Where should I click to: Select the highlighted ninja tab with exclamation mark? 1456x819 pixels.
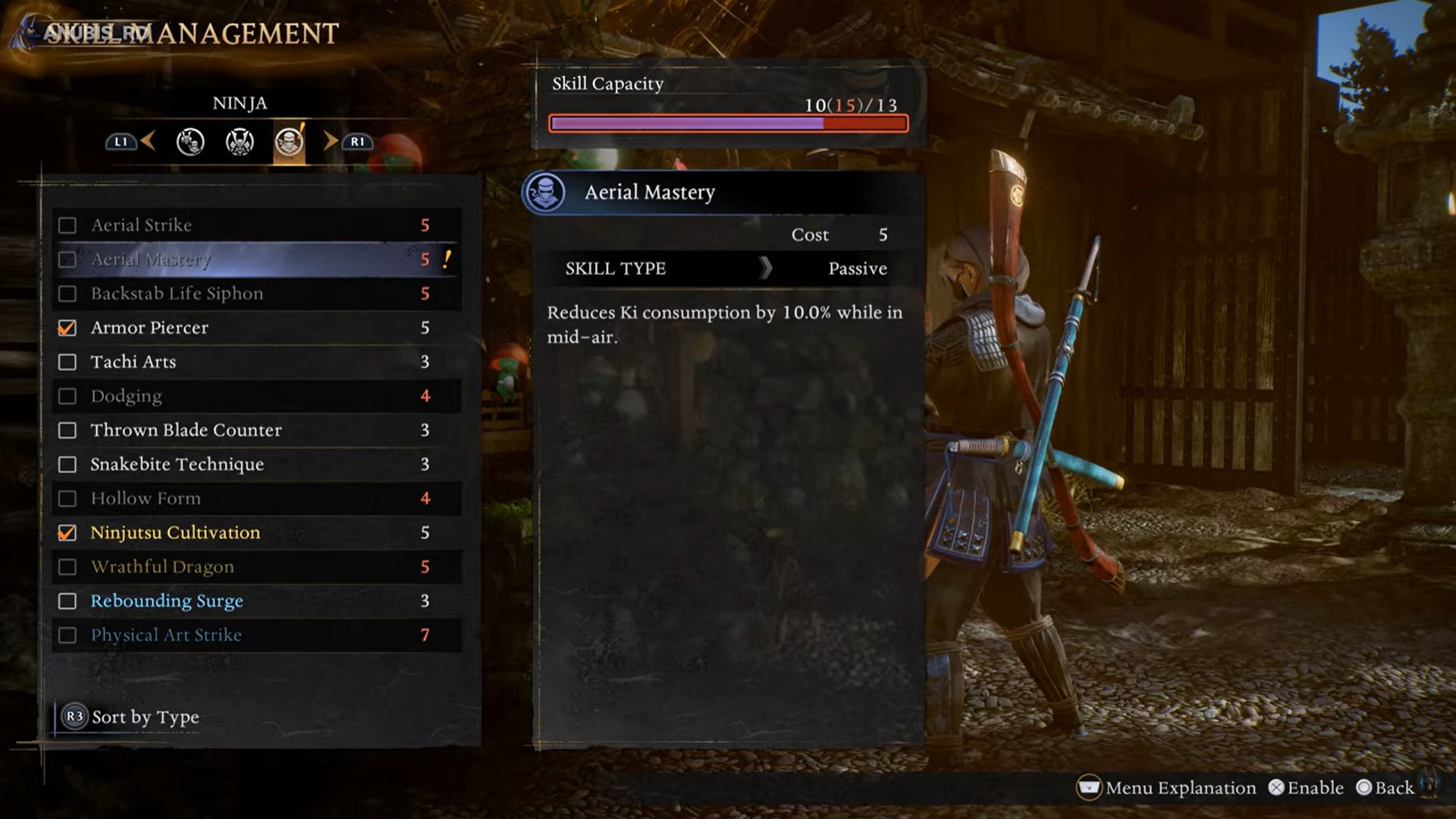click(289, 142)
